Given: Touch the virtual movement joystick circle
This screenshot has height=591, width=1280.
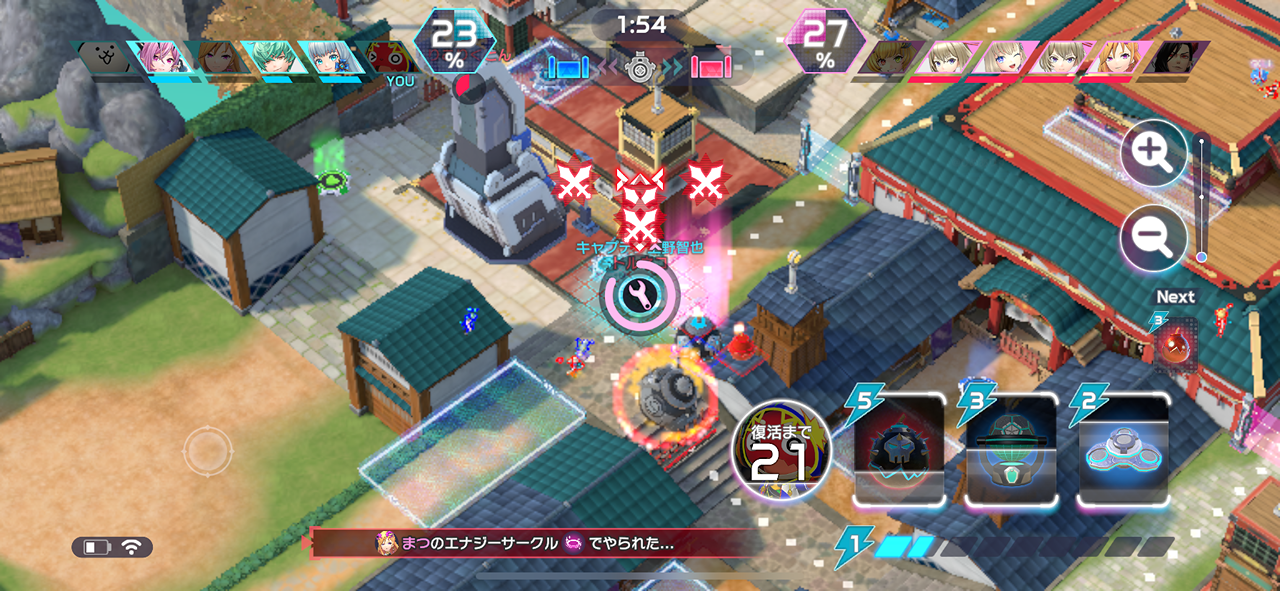Looking at the screenshot, I should click(x=207, y=452).
